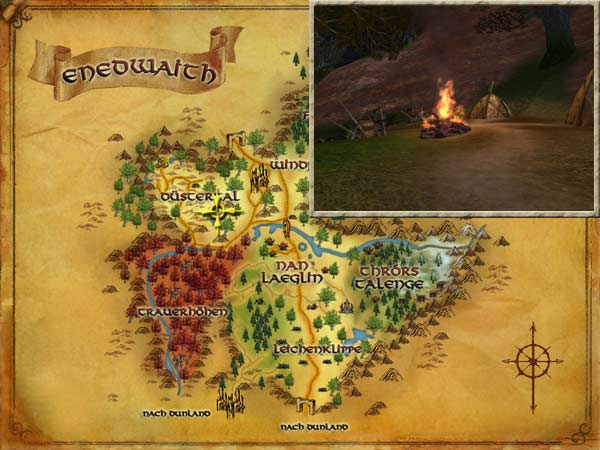Click the compass rose on the map
The height and width of the screenshot is (450, 600).
click(533, 357)
